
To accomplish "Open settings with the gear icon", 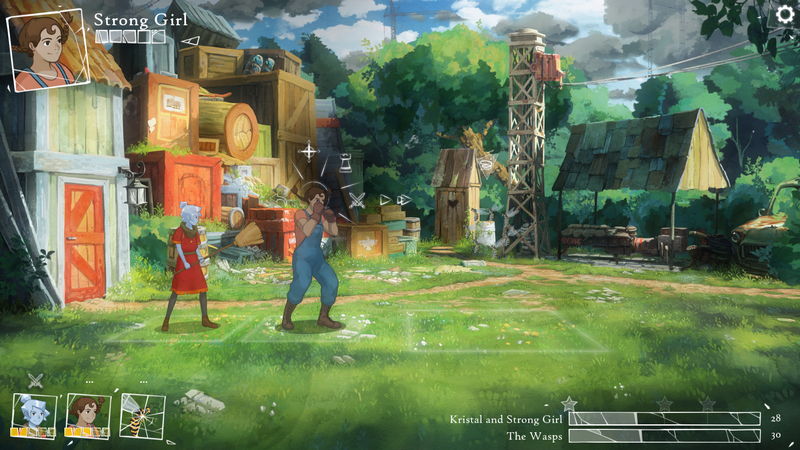I will [x=785, y=15].
